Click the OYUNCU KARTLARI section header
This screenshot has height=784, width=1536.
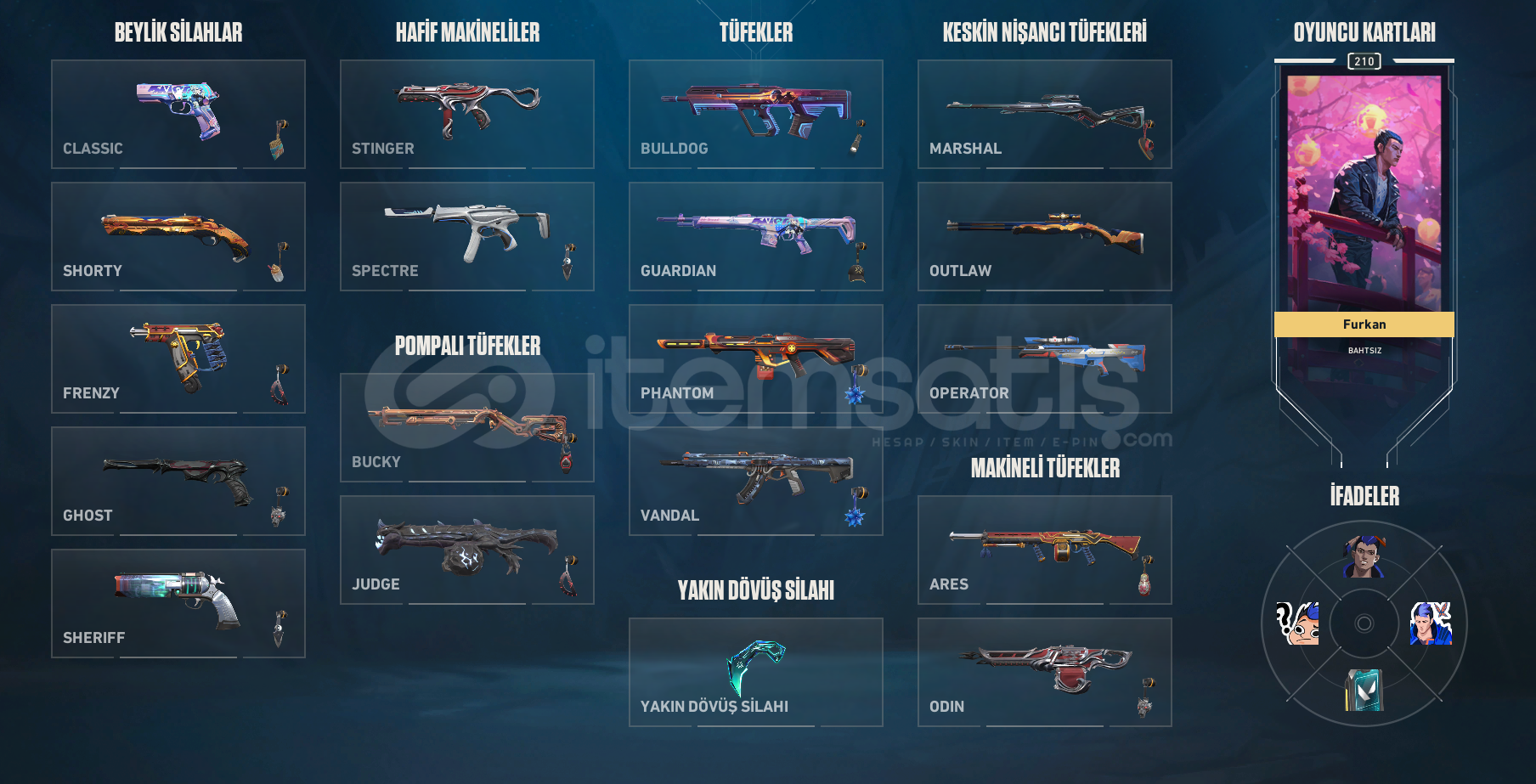click(1364, 32)
